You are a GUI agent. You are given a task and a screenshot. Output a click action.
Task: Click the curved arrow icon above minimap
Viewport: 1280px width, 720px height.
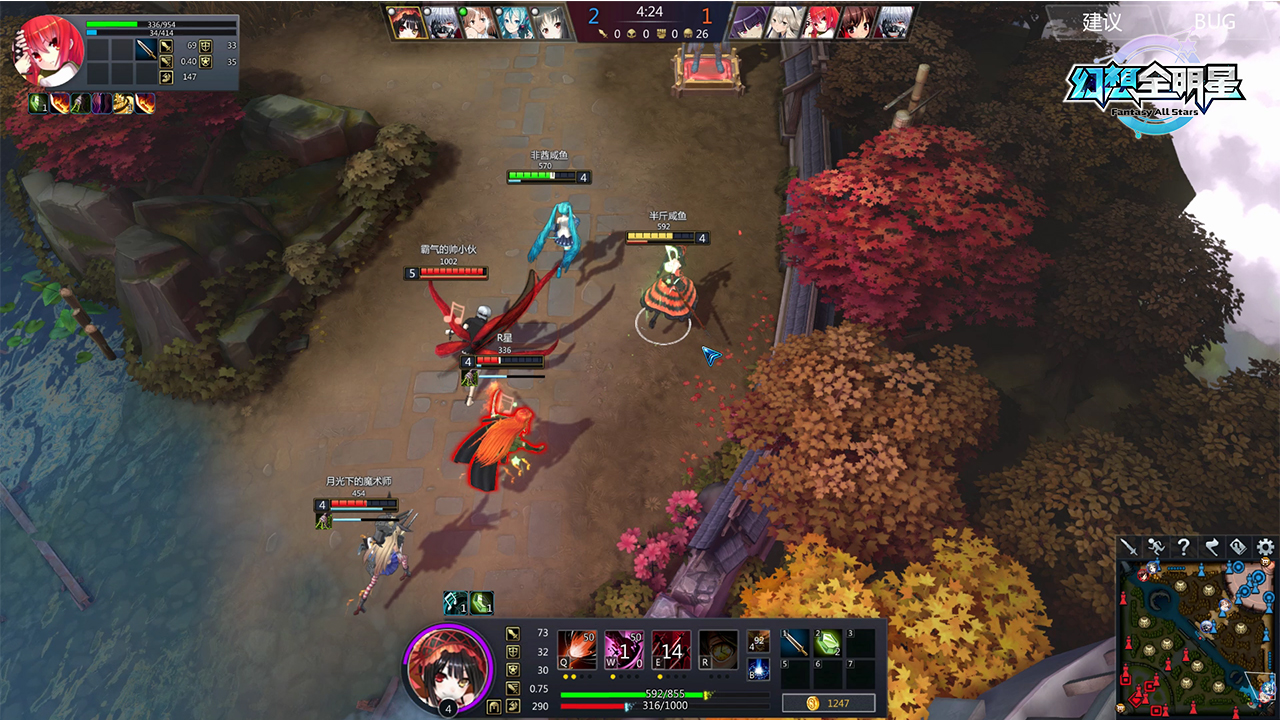[x=1211, y=547]
